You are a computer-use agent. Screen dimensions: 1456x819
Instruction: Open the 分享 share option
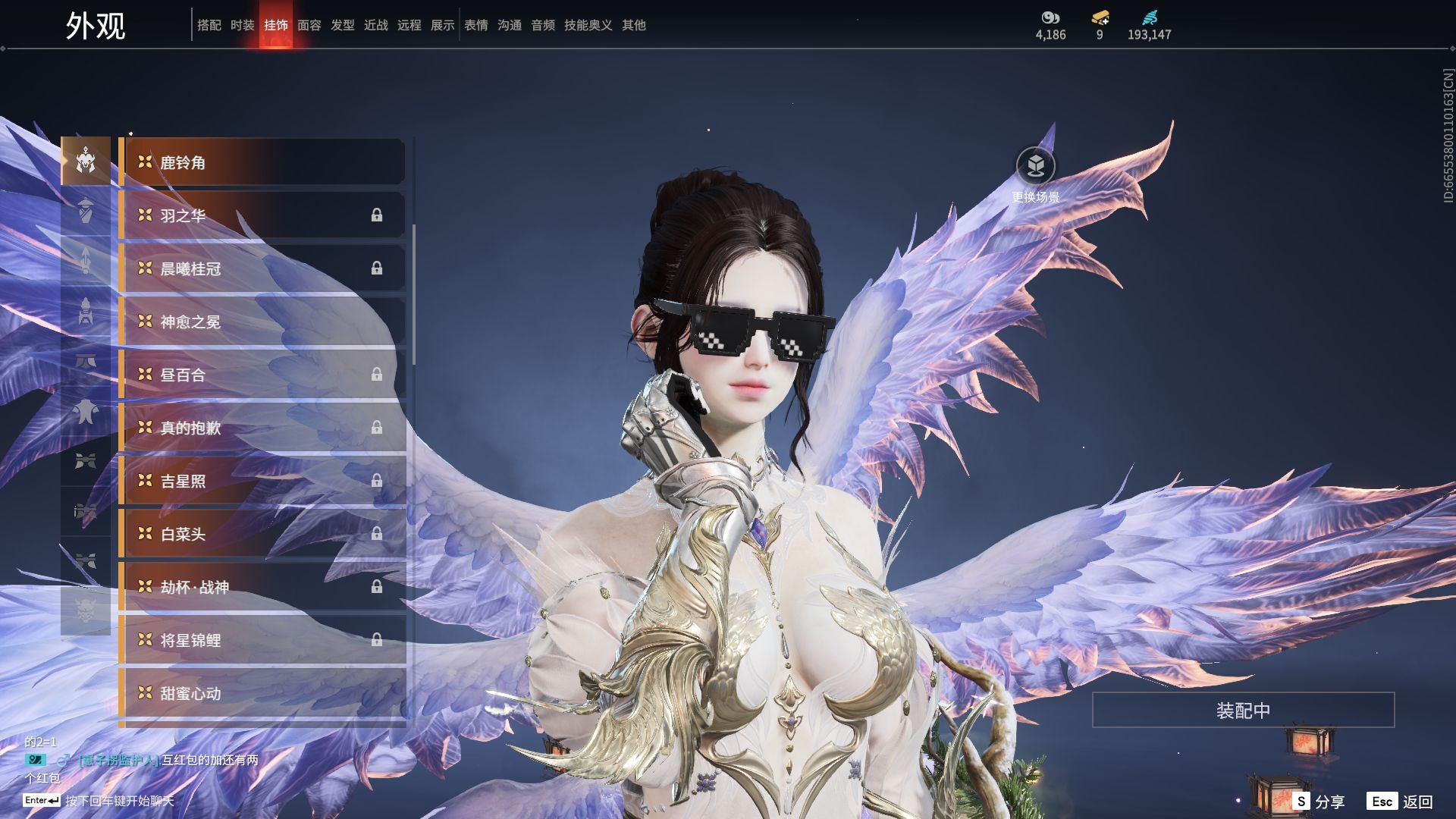1319,802
